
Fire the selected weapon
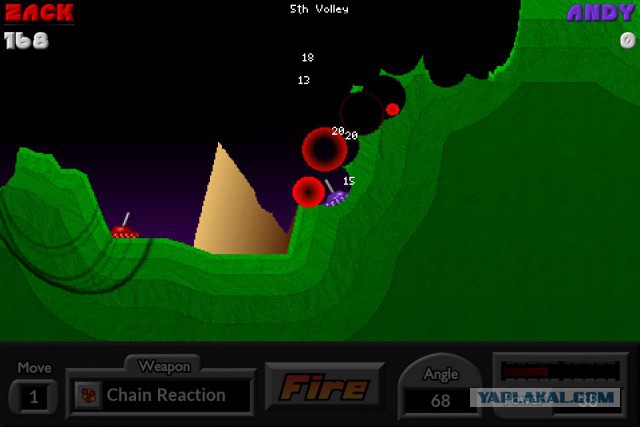click(x=324, y=387)
